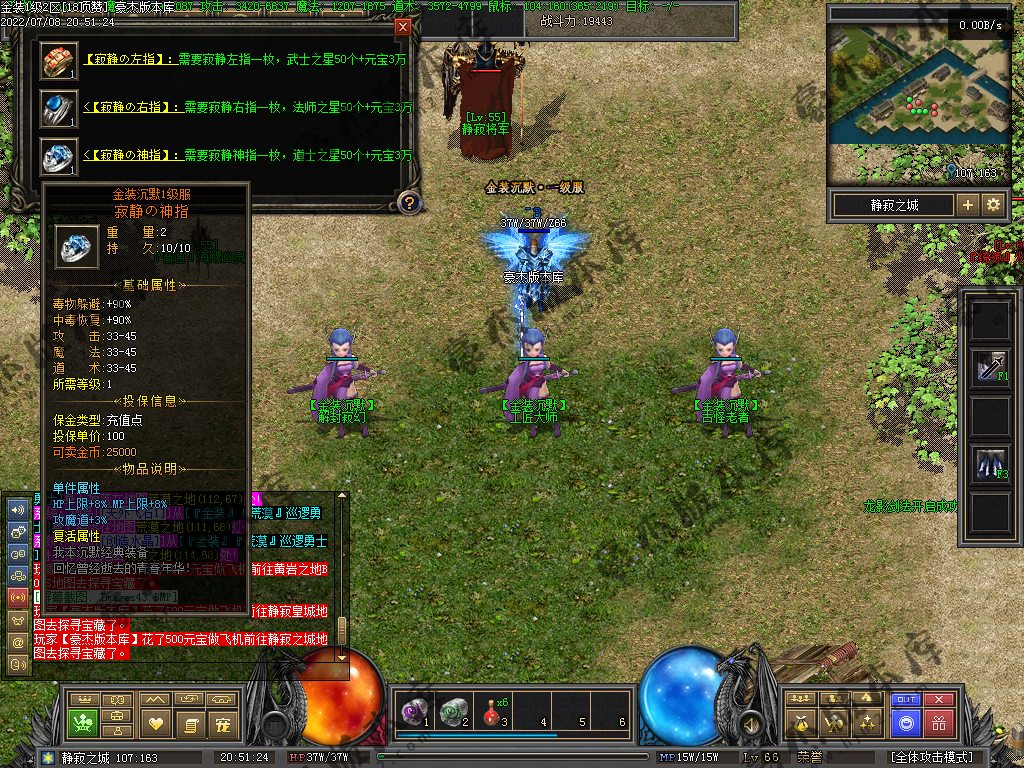The width and height of the screenshot is (1024, 768).
Task: Open the gear settings next to map name
Action: click(x=993, y=205)
